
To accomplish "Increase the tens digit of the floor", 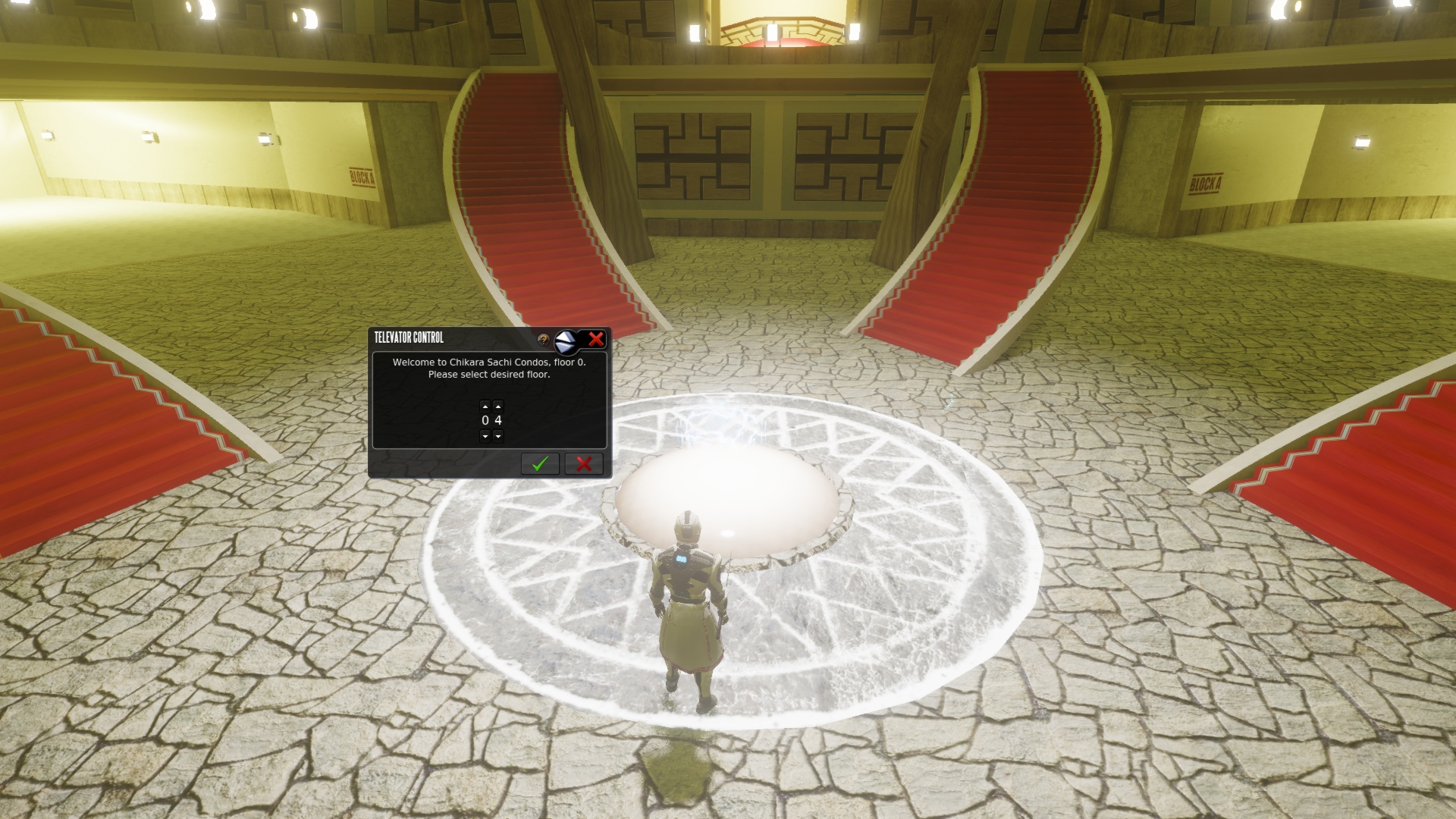I will click(485, 406).
